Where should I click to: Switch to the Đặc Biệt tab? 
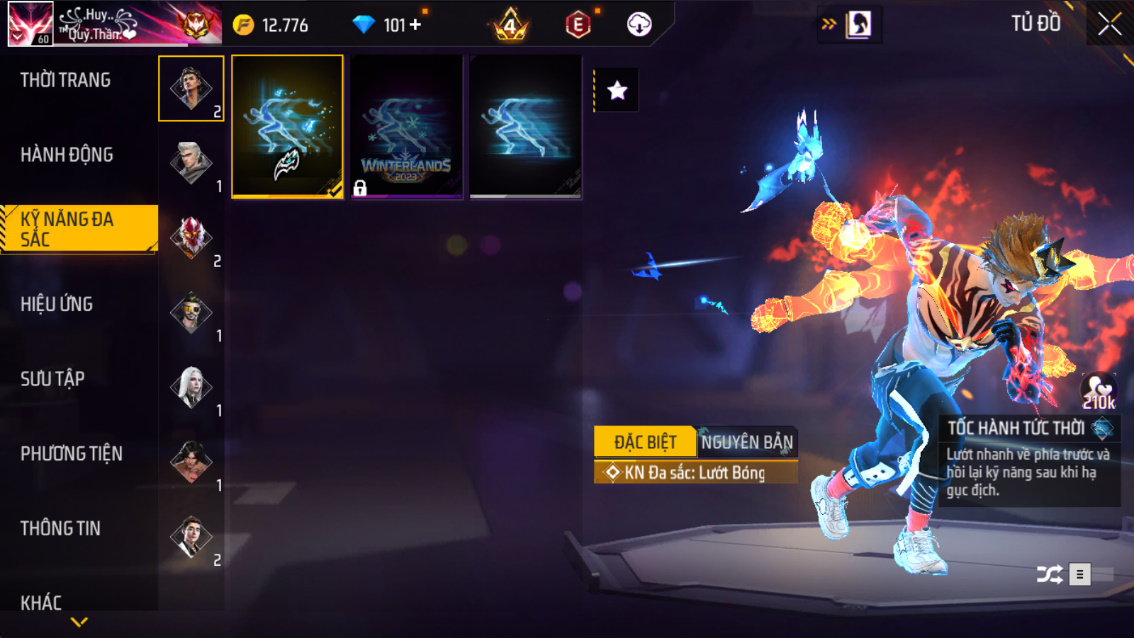point(645,442)
